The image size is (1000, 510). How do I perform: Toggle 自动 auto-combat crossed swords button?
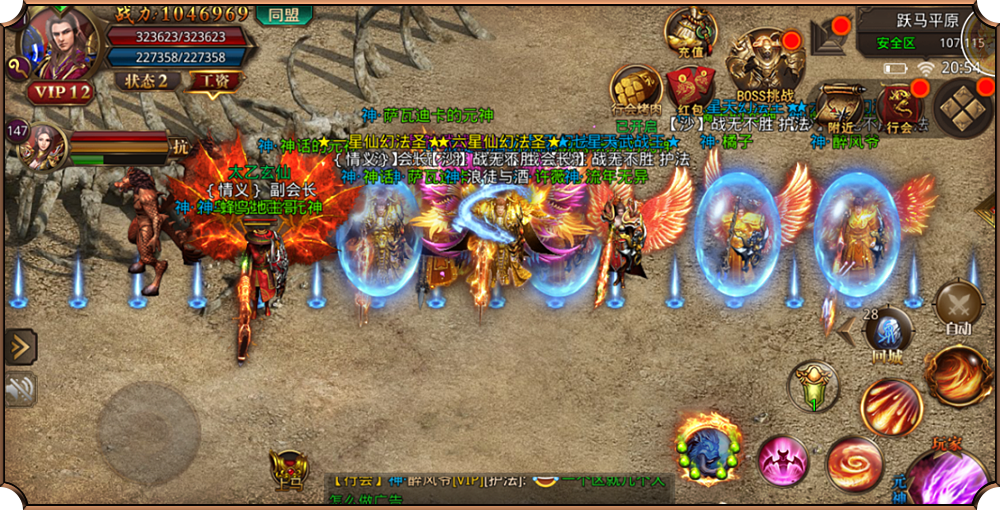tap(957, 306)
